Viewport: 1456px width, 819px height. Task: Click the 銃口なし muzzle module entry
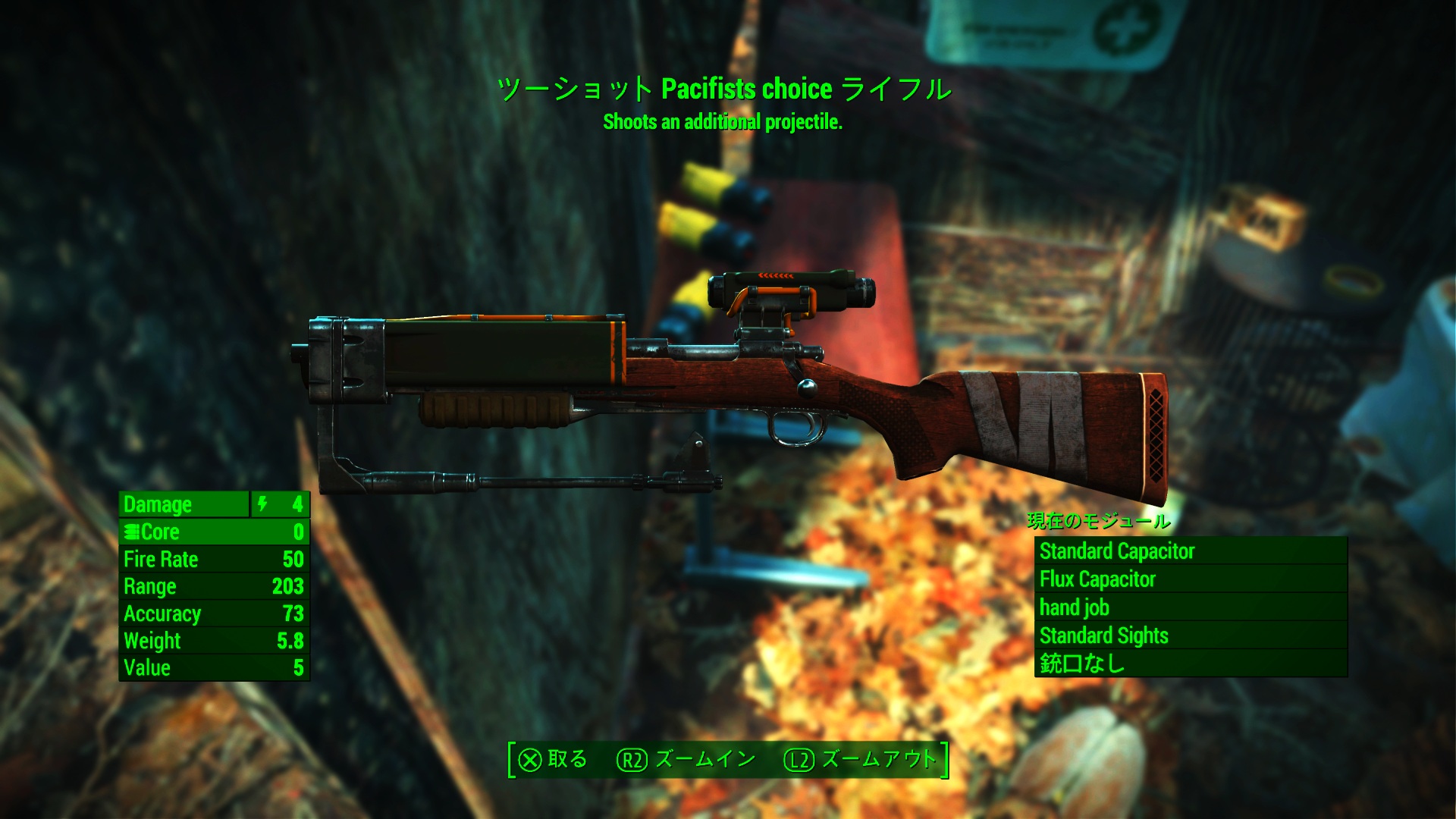(1191, 664)
